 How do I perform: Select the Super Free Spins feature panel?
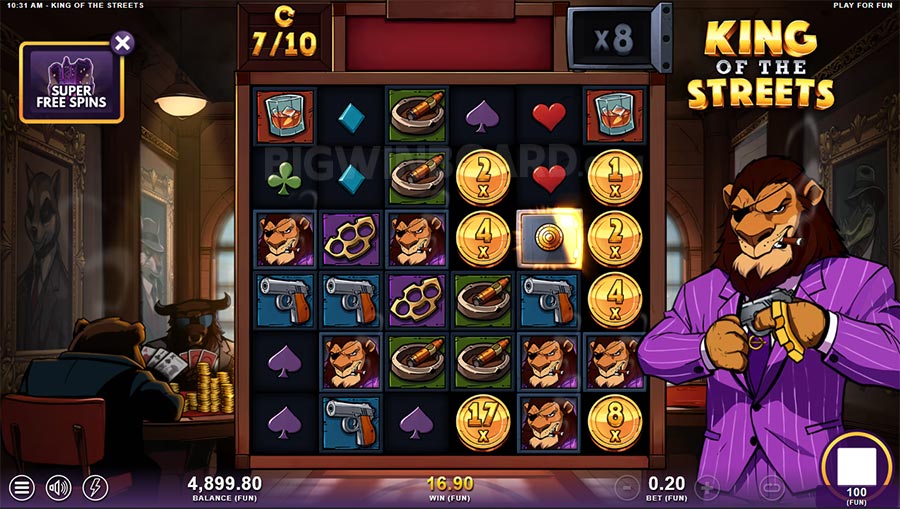(70, 84)
